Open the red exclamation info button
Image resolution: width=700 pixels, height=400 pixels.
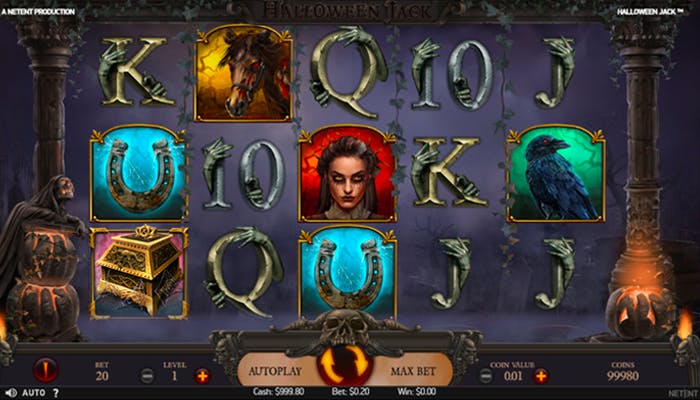point(45,370)
